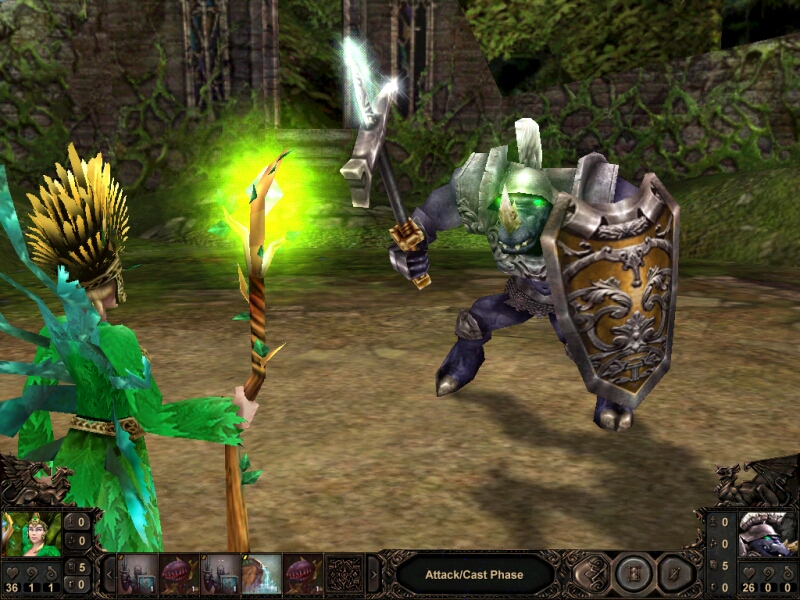Select the armored enemy knight portrait
Screen dimensions: 800x600
(767, 534)
